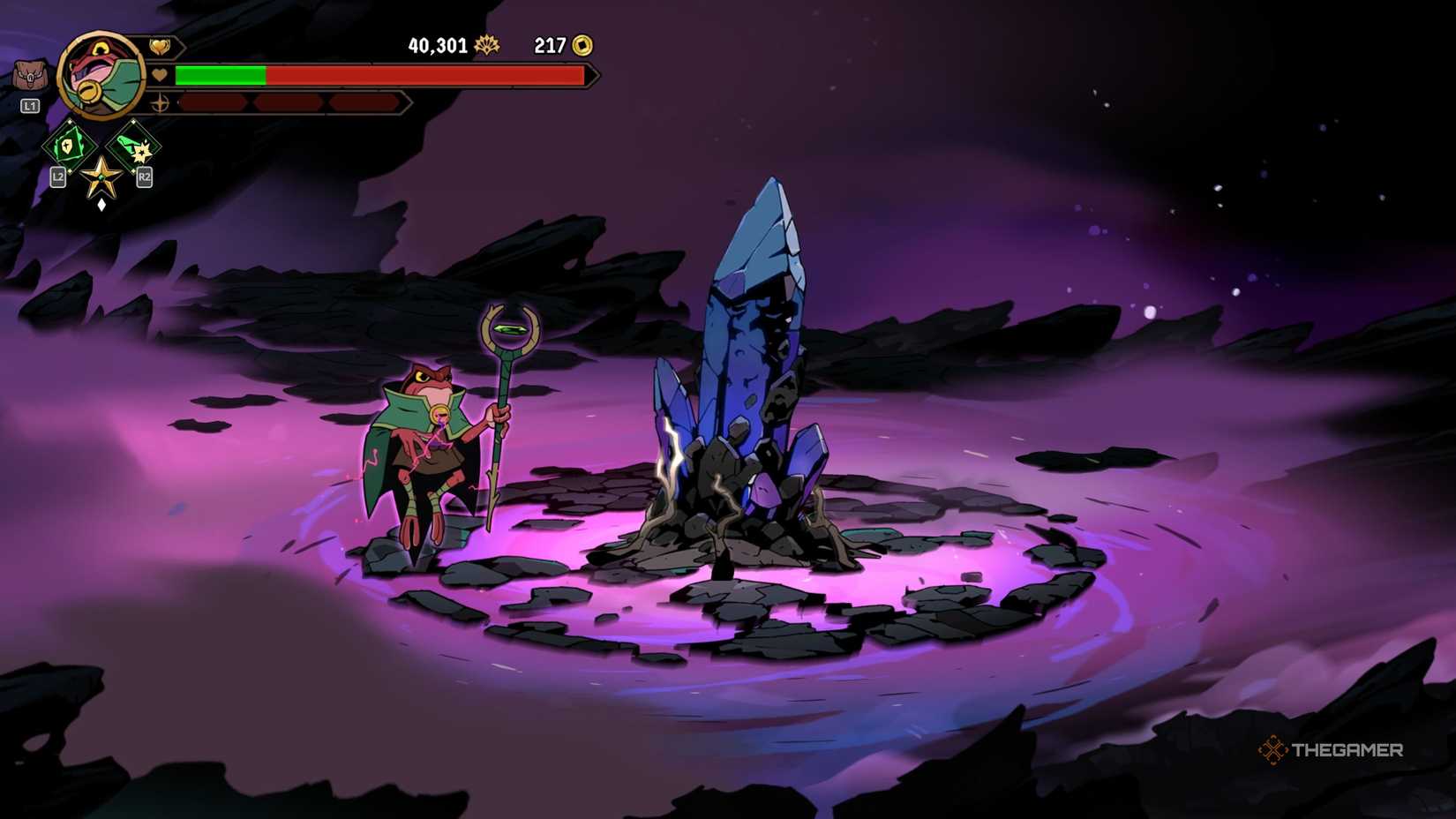Click the green portion of the health bar
The width and height of the screenshot is (1456, 819).
221,75
